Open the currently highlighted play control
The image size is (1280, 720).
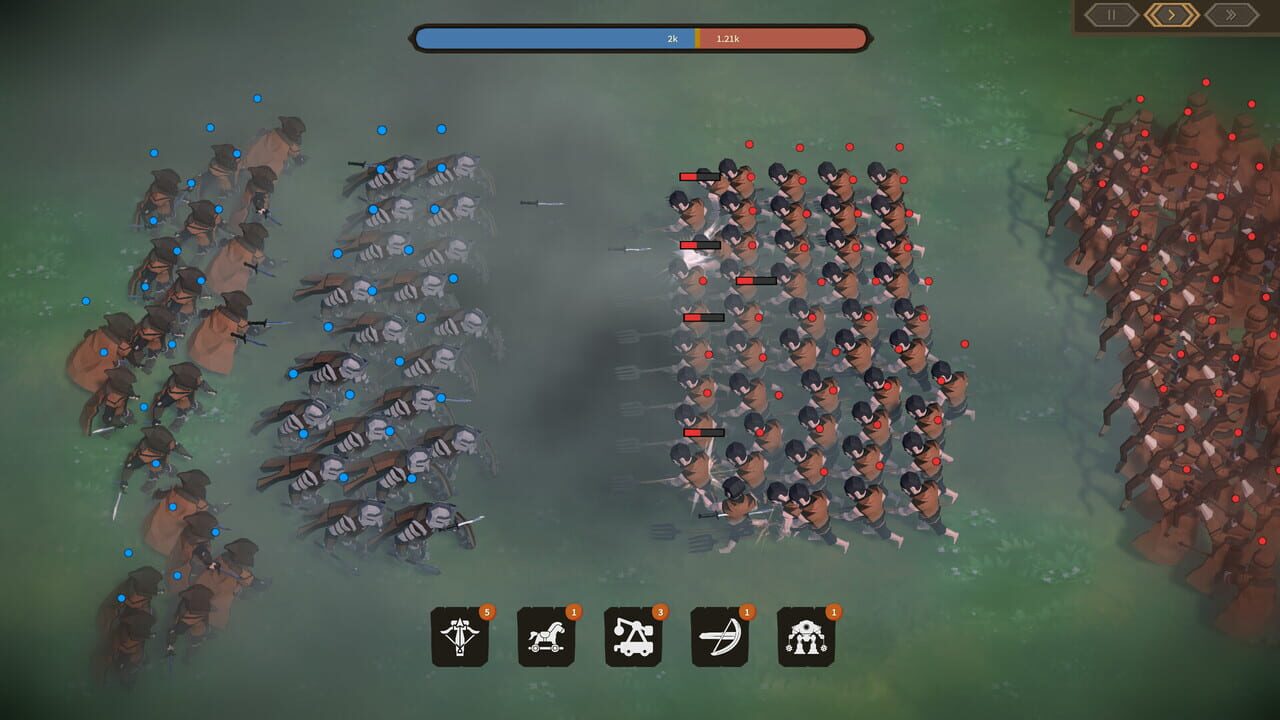coord(1171,15)
